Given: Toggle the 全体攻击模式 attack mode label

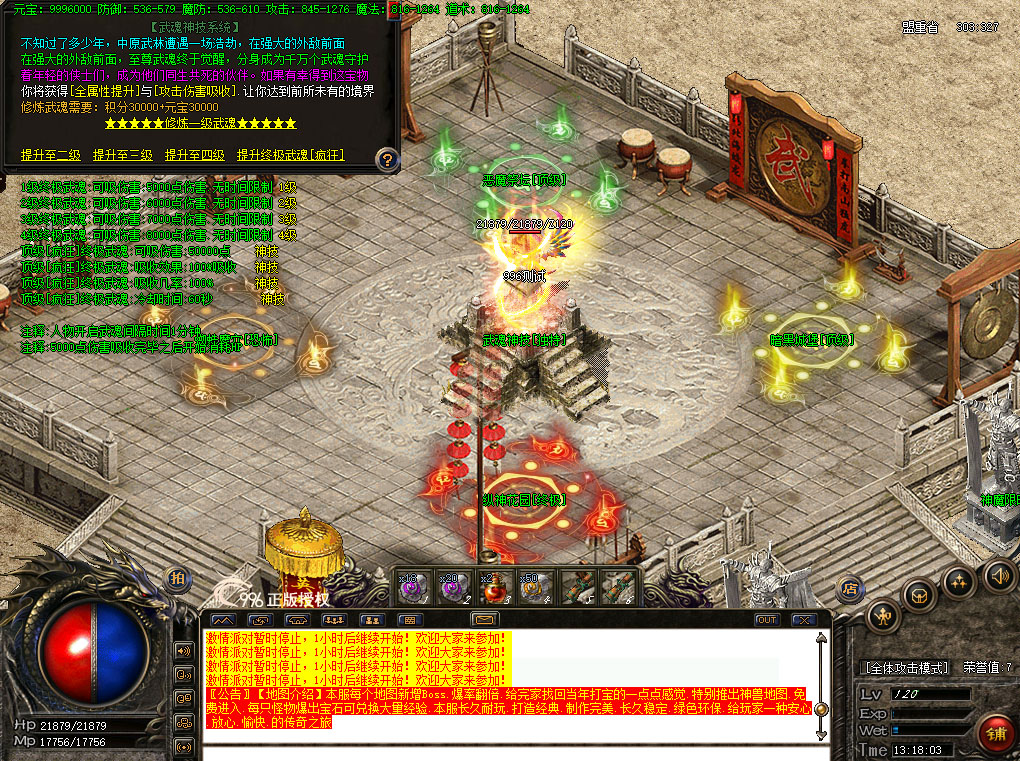Looking at the screenshot, I should pyautogui.click(x=906, y=667).
